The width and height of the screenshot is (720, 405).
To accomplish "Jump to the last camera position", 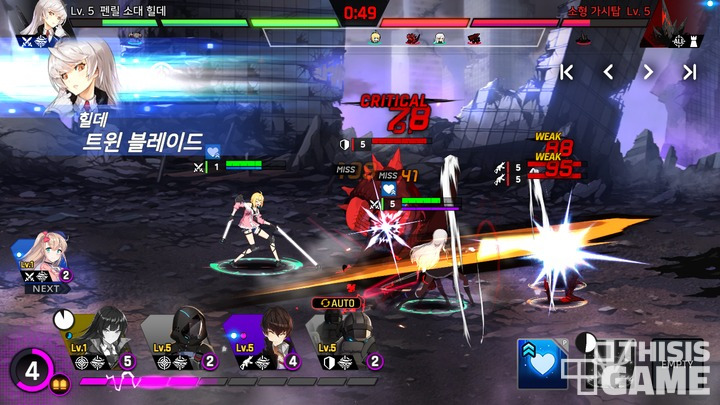I will 689,72.
